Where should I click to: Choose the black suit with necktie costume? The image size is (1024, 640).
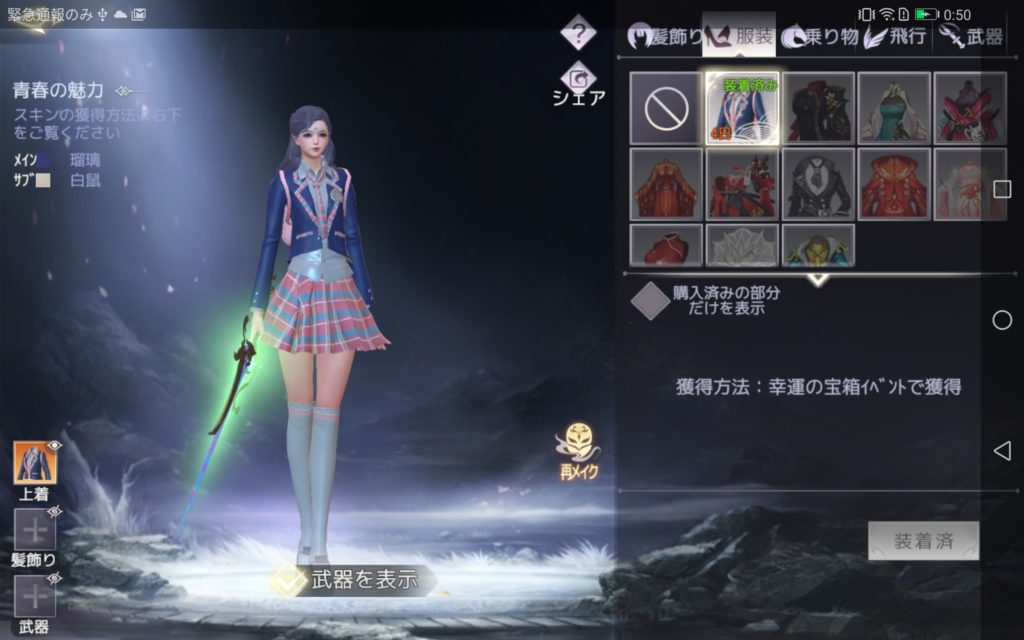point(818,184)
